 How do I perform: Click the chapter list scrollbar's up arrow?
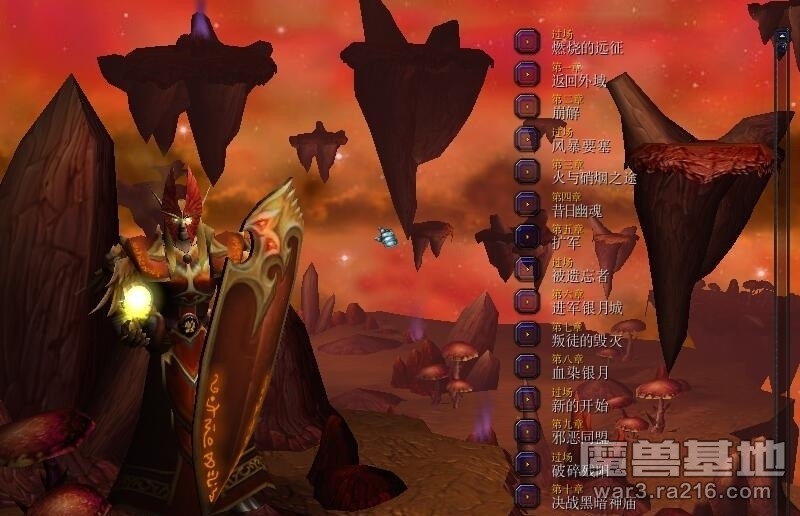pyautogui.click(x=782, y=37)
